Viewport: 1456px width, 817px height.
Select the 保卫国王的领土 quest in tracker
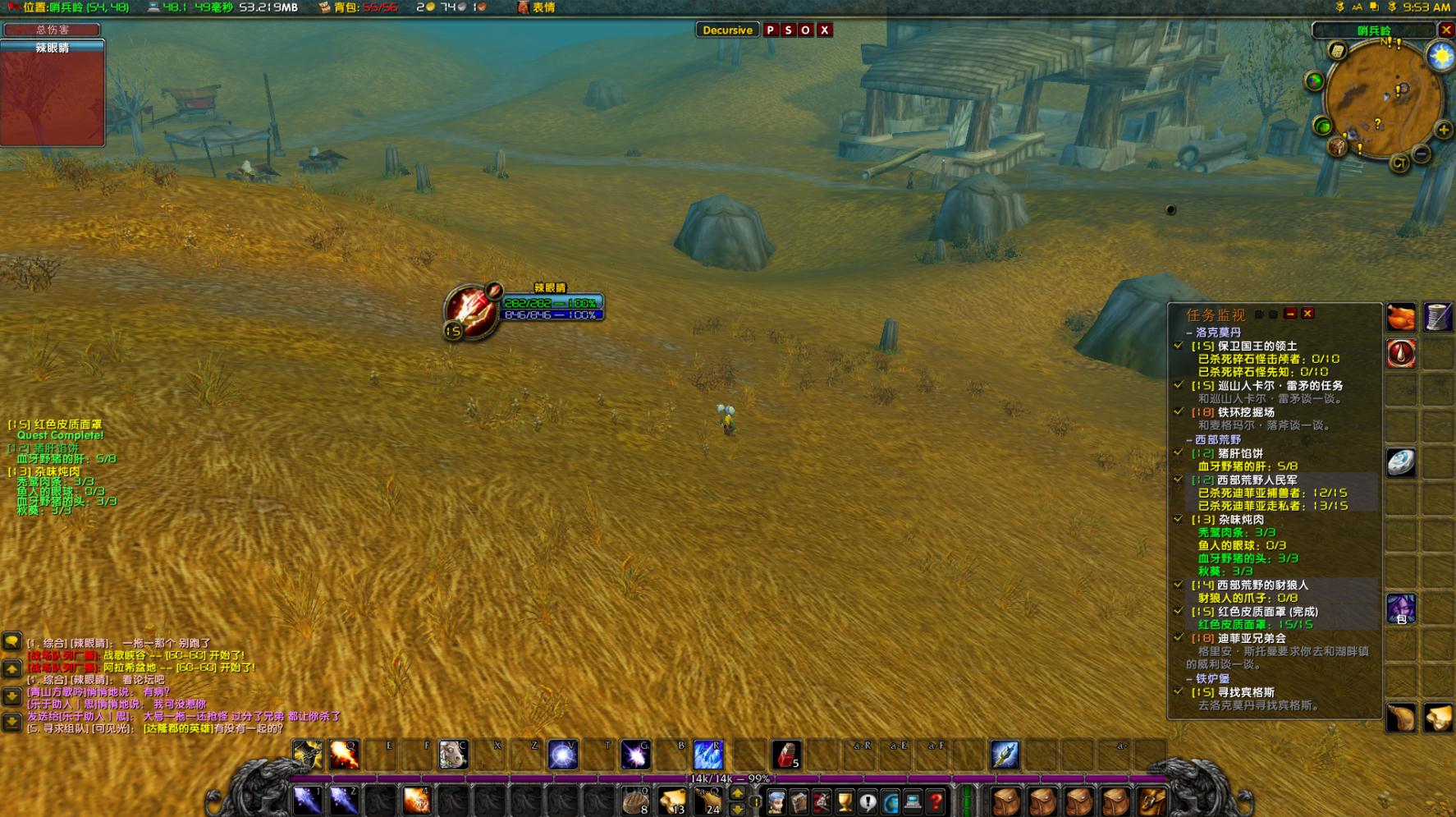coord(1257,347)
